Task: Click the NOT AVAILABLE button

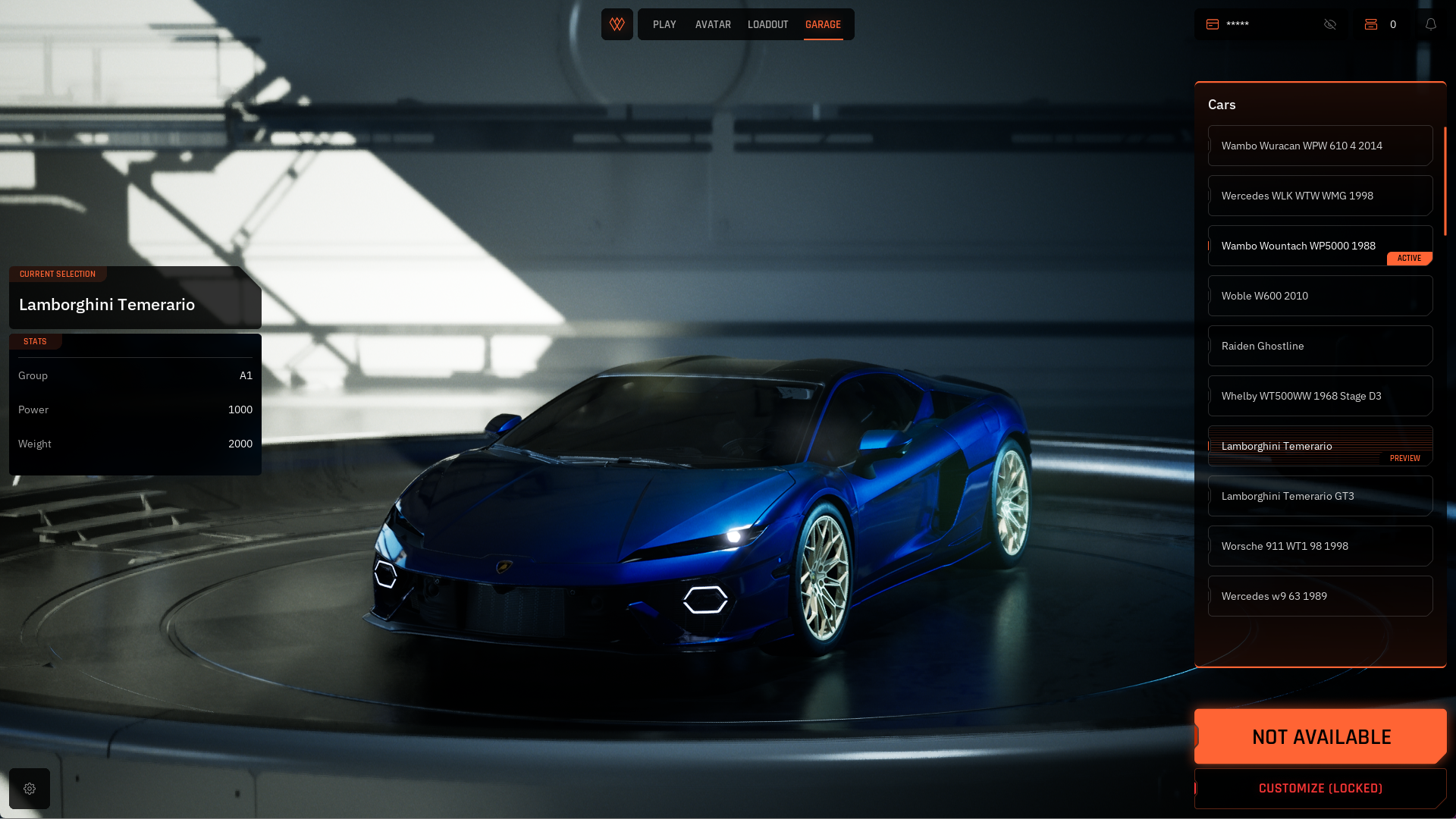Action: pos(1320,736)
